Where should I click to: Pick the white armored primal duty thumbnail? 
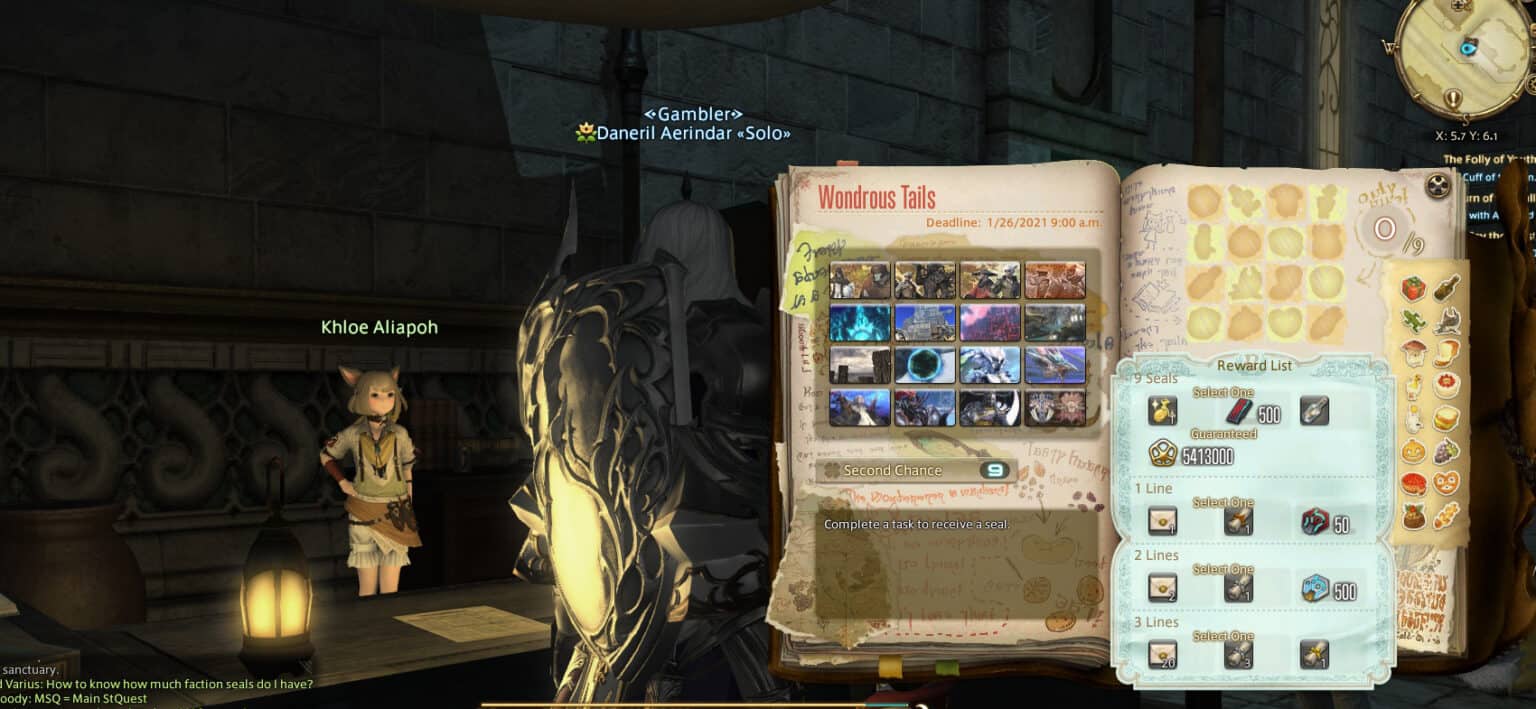(x=990, y=365)
